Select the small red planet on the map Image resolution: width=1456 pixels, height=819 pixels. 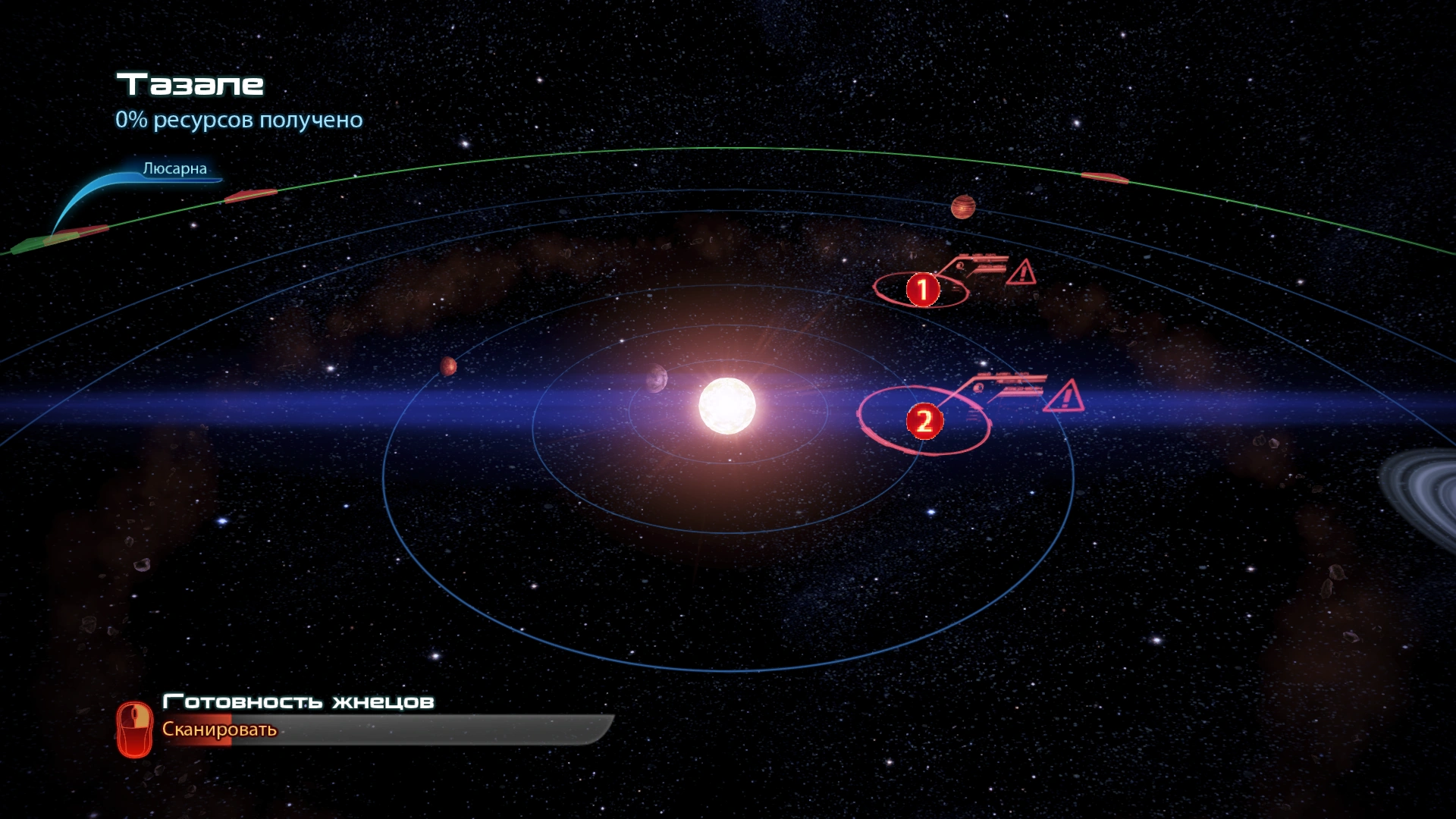[x=448, y=366]
